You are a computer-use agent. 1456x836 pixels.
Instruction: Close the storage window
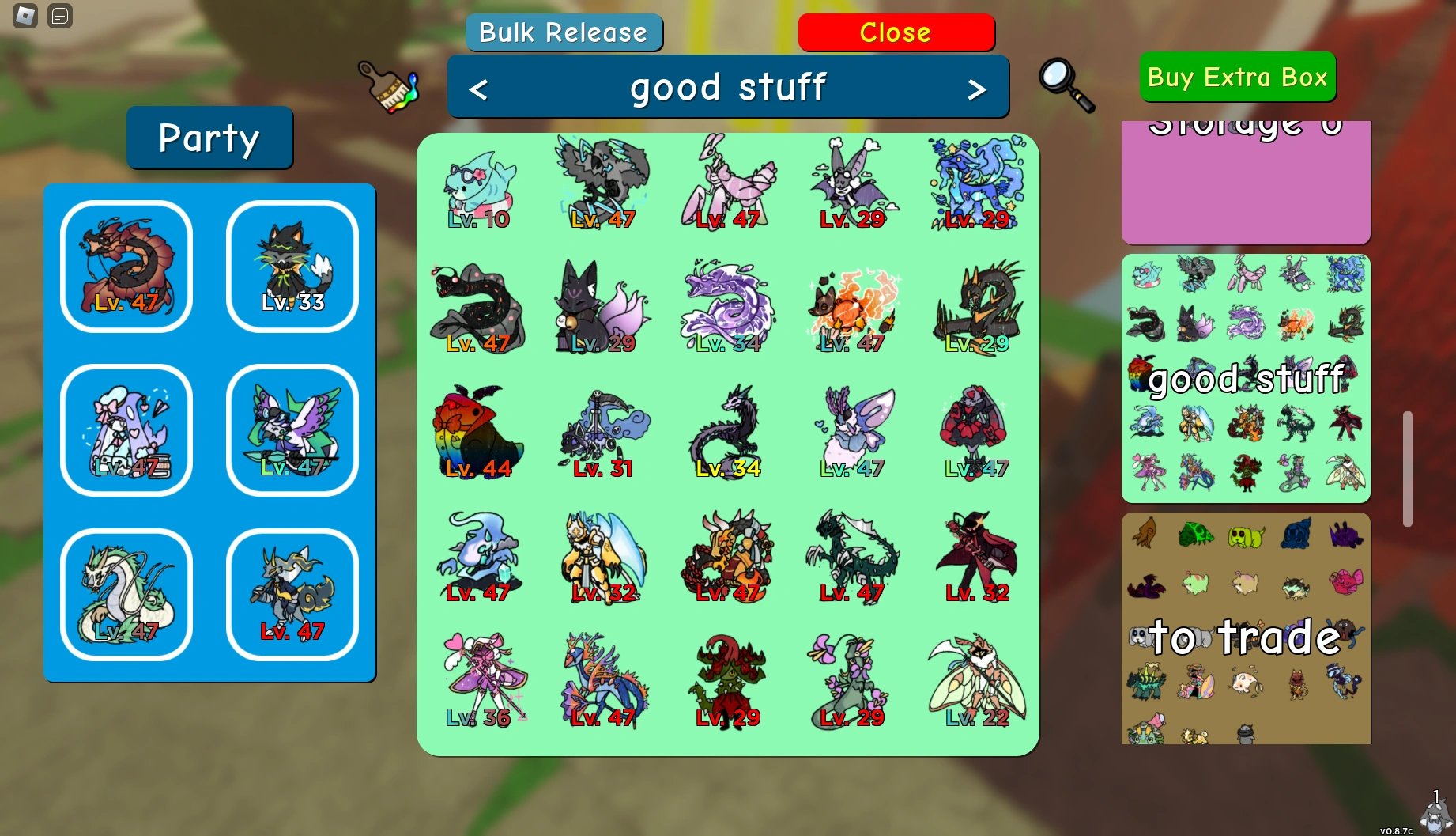(x=896, y=32)
